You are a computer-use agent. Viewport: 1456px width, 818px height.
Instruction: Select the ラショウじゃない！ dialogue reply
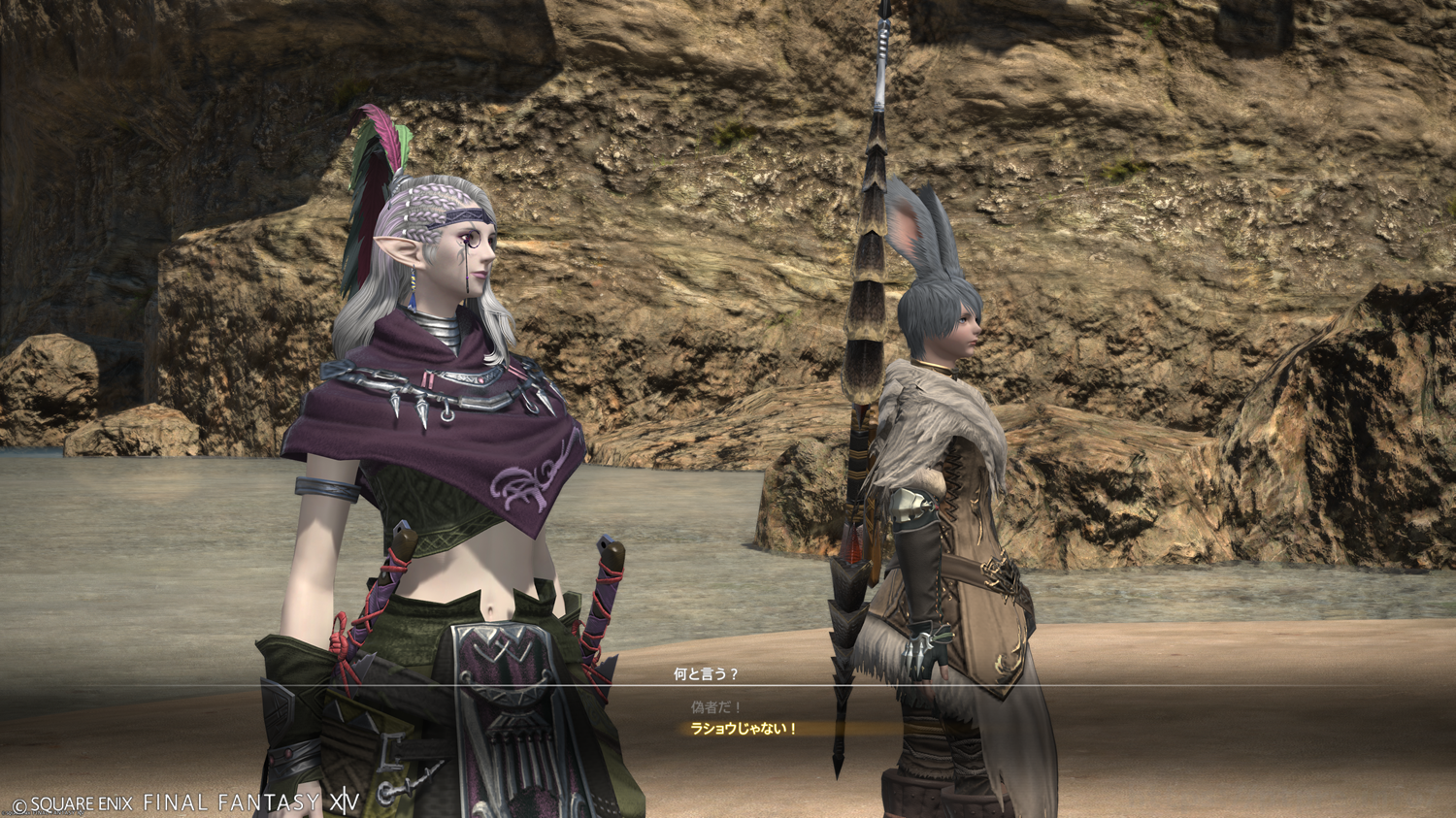(x=744, y=729)
